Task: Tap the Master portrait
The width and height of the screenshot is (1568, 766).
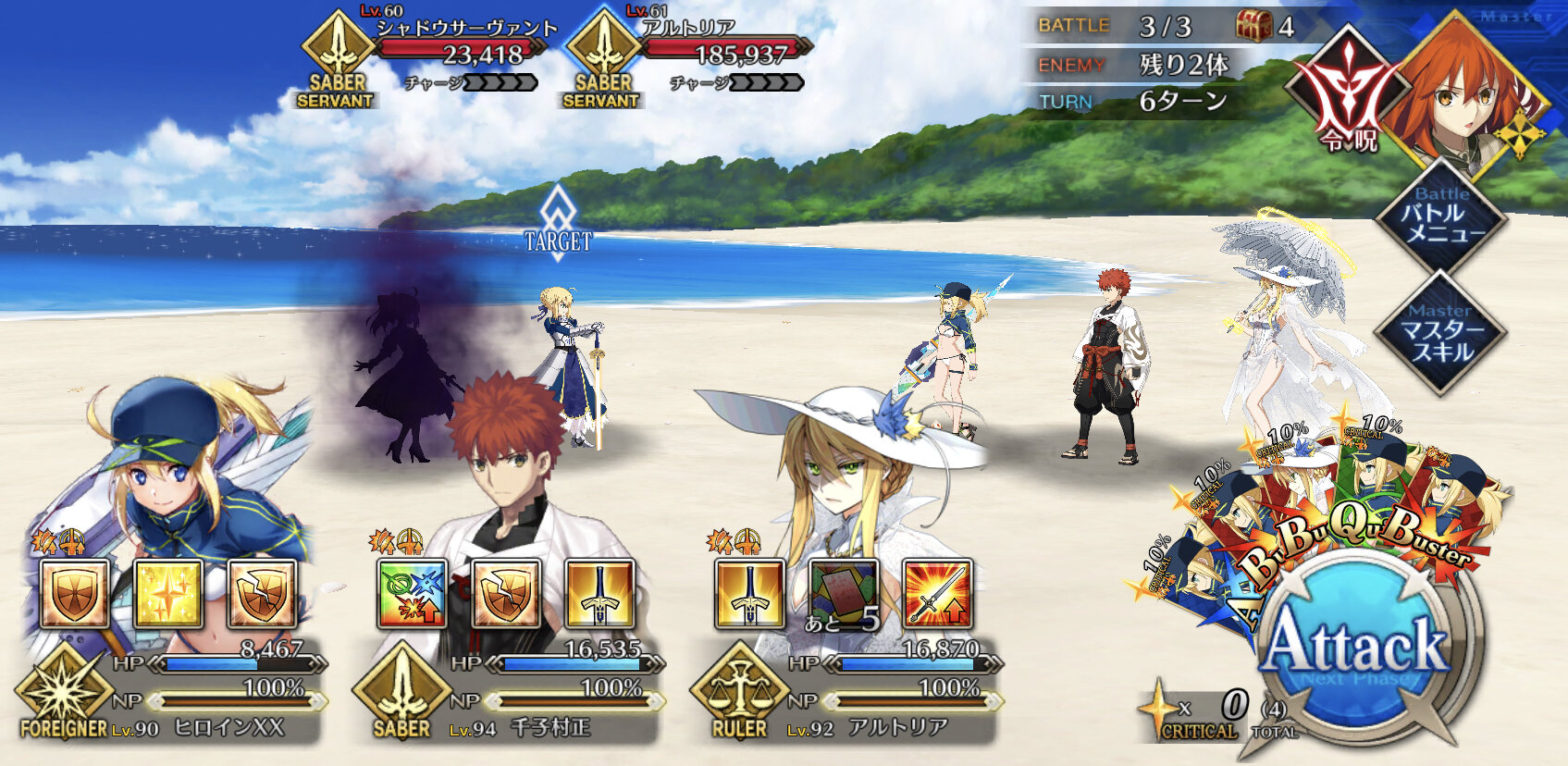Action: [x=1466, y=93]
